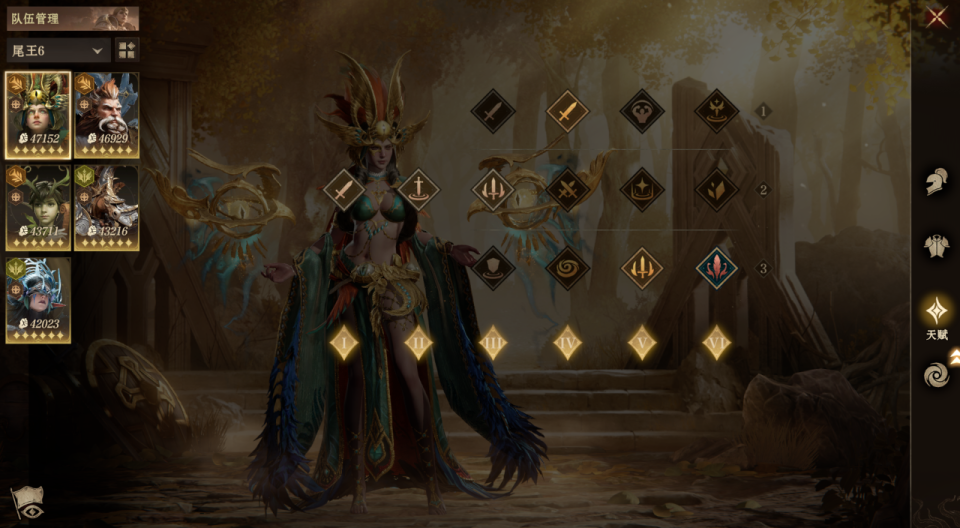Choose the highlighted golden sword talent in row 1

567,111
